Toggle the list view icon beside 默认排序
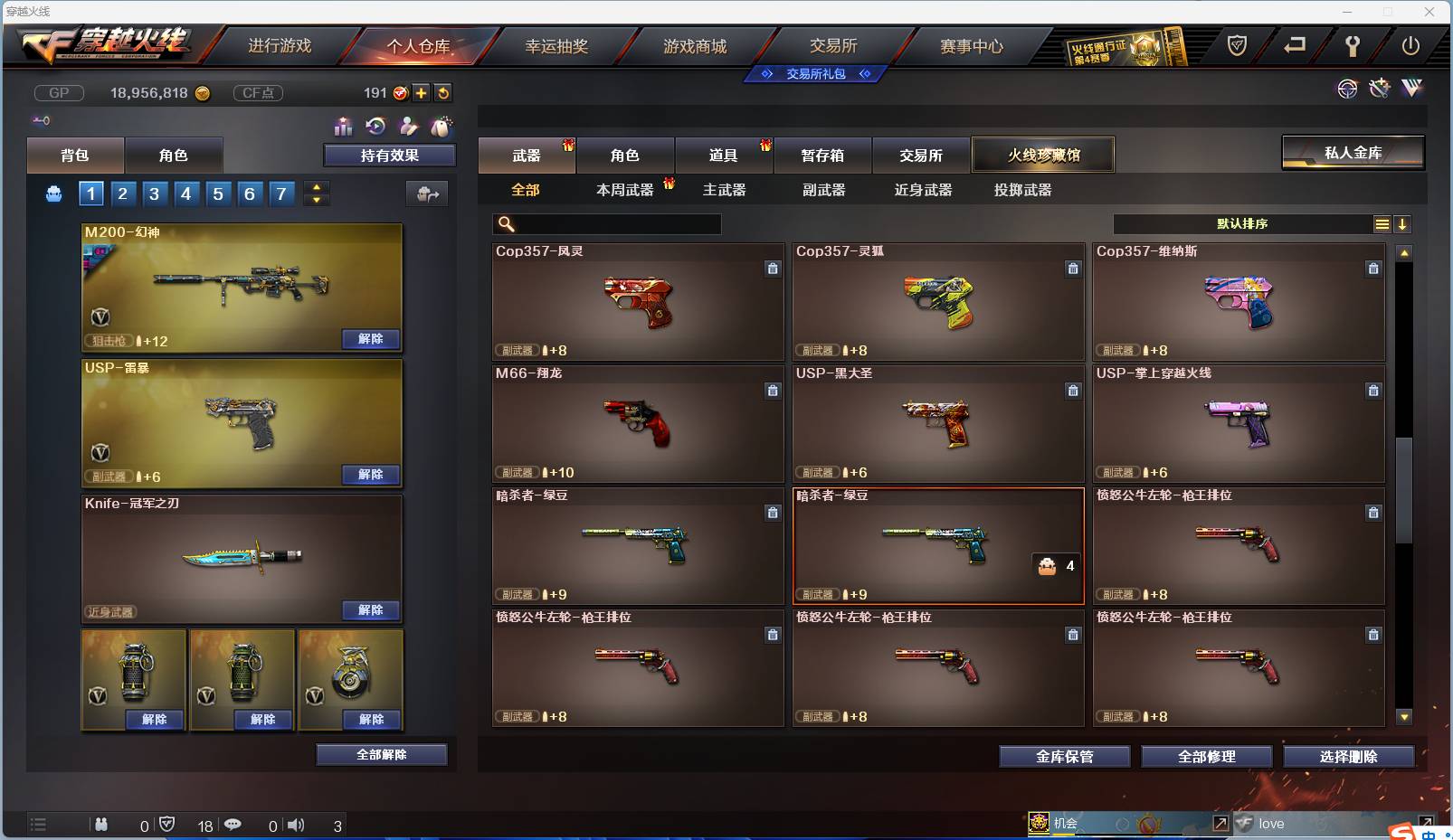Screen dimensions: 1453x840 point(1383,223)
